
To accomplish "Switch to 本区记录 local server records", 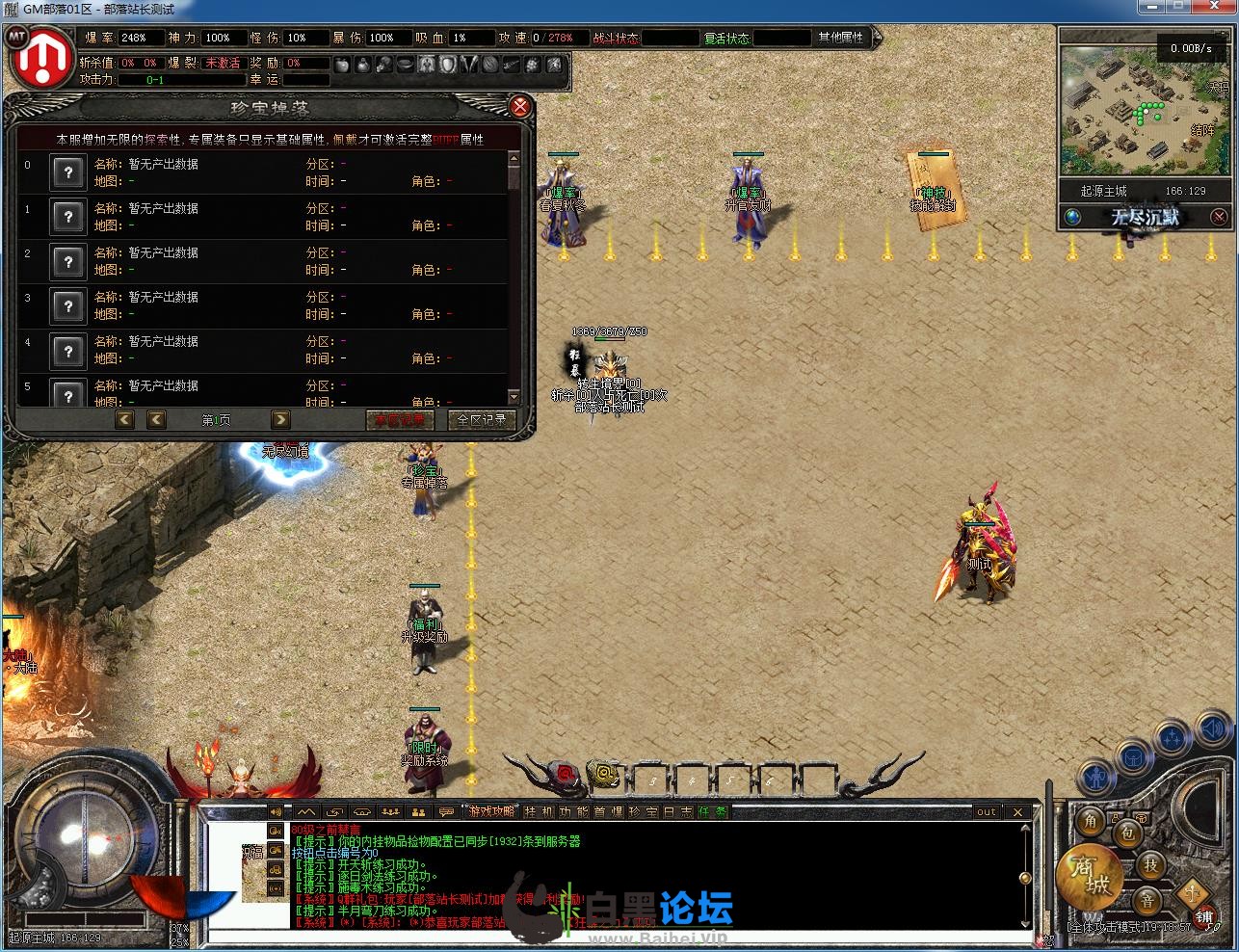I will [x=400, y=420].
